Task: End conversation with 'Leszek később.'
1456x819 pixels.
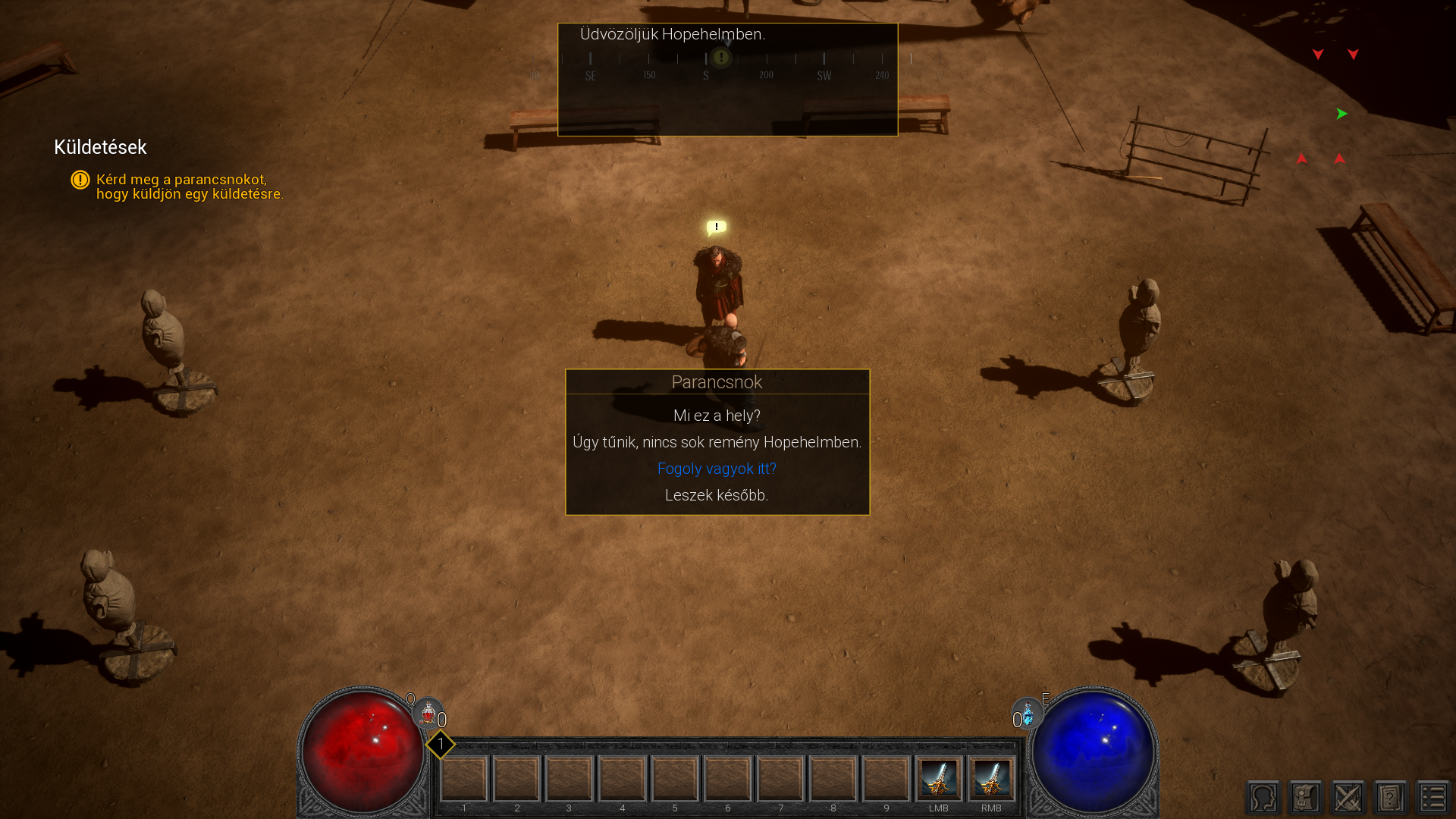Action: click(717, 495)
